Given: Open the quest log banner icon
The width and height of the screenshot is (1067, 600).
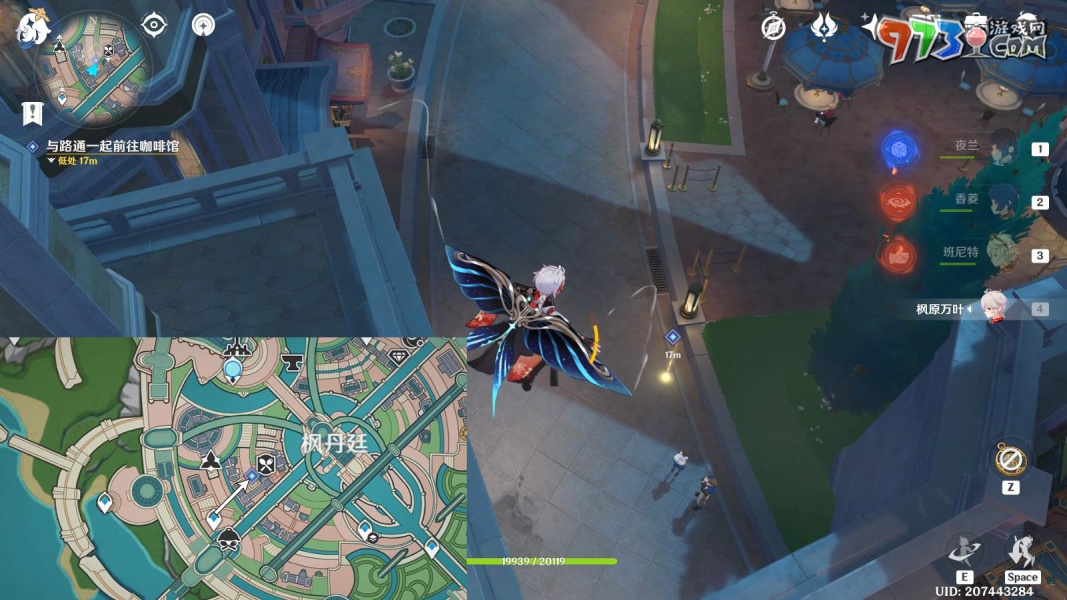Looking at the screenshot, I should click(x=32, y=113).
